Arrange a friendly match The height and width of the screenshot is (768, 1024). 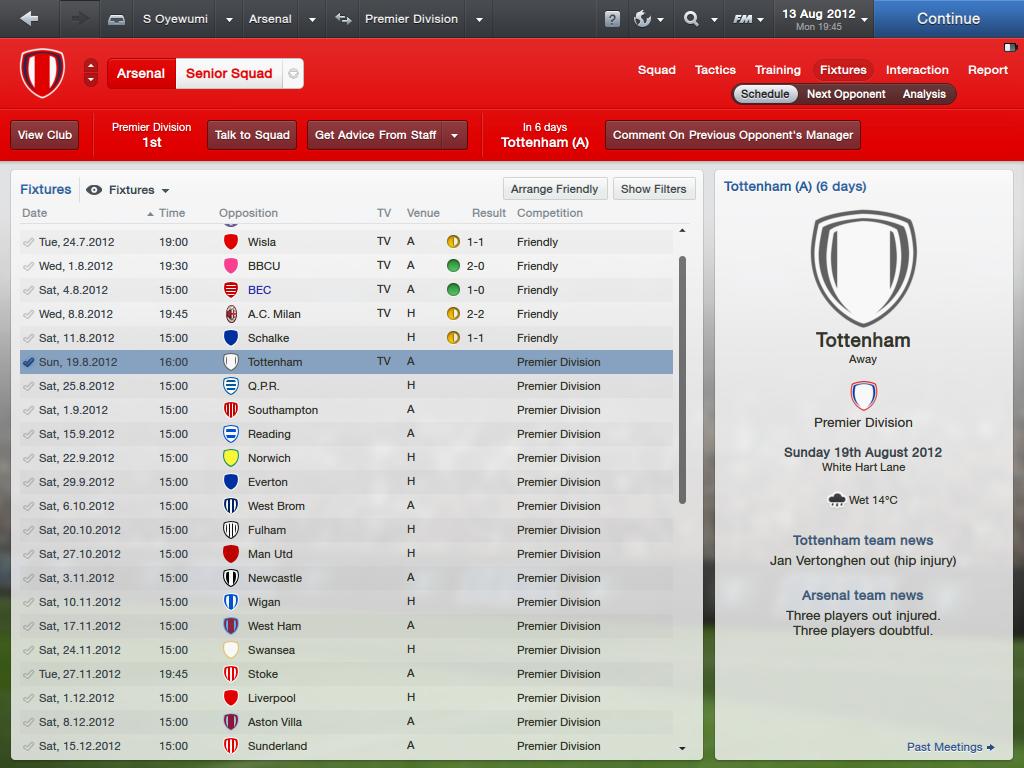click(554, 189)
